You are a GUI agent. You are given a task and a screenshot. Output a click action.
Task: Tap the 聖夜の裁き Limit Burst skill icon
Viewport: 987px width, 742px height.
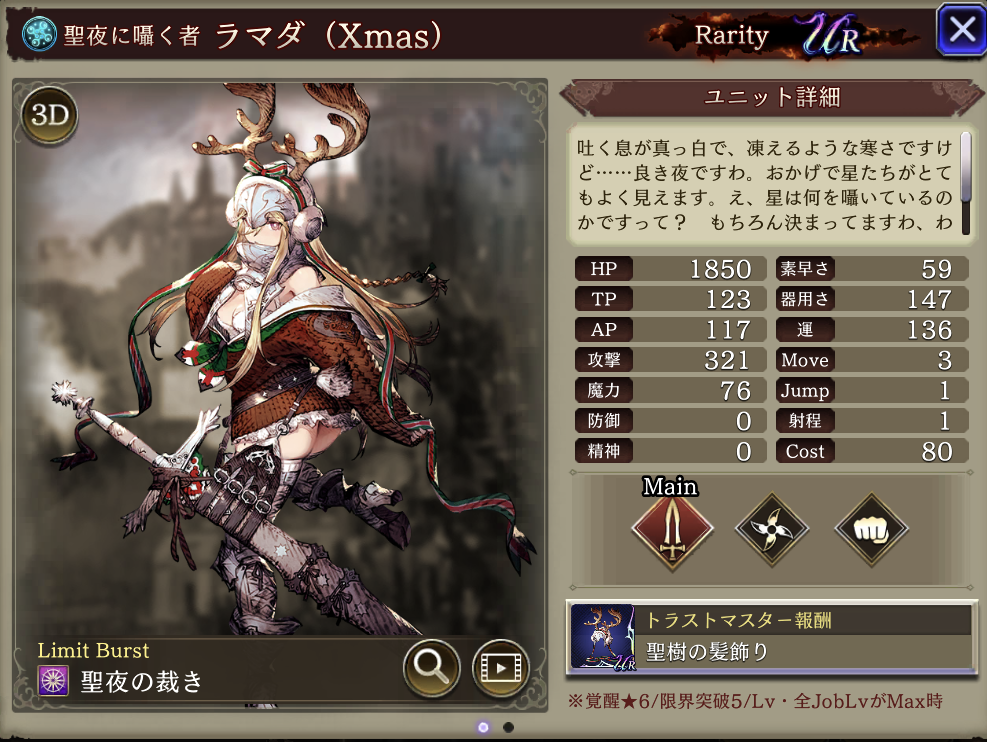53,682
